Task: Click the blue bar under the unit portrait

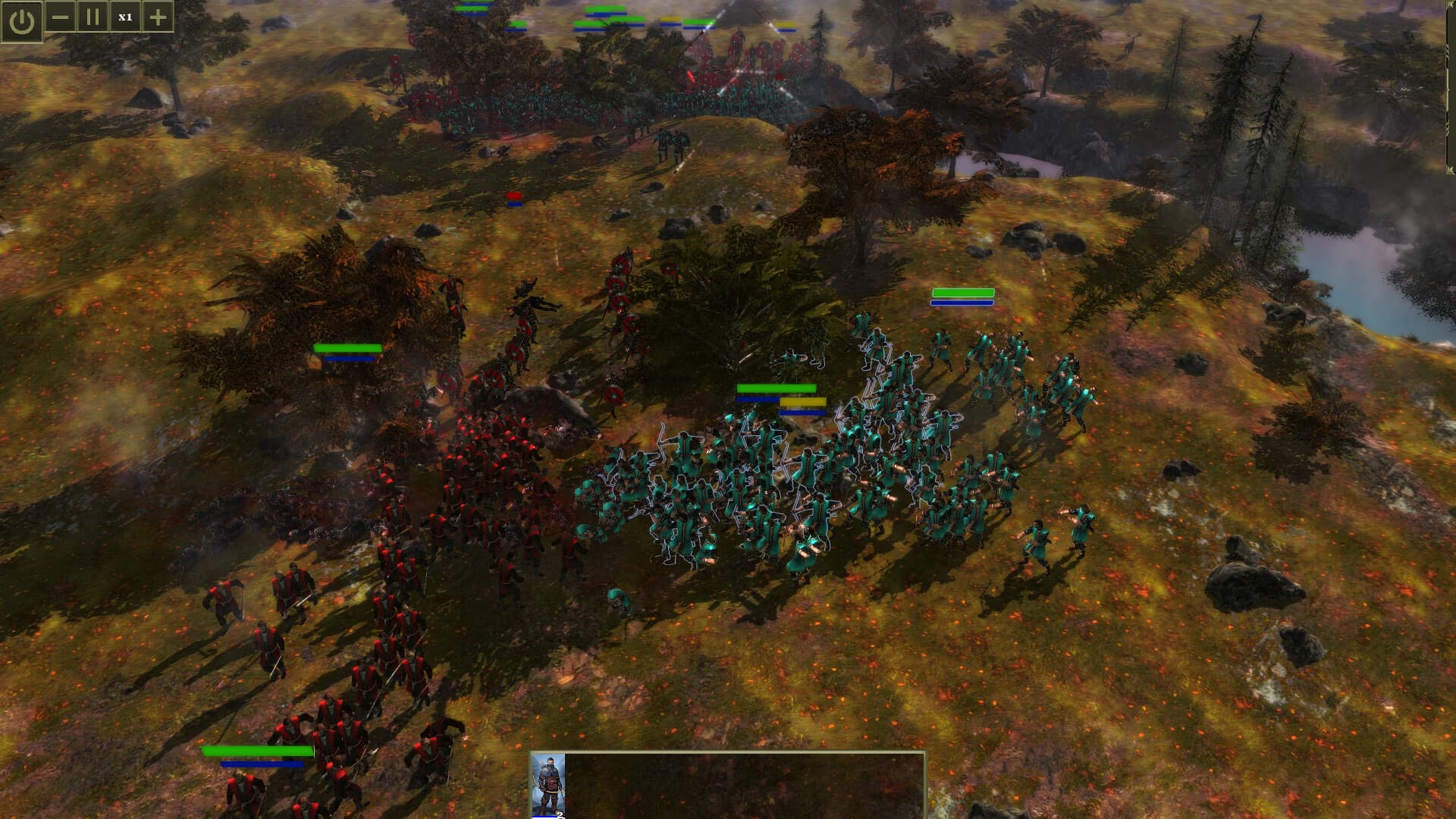Action: coord(544,817)
